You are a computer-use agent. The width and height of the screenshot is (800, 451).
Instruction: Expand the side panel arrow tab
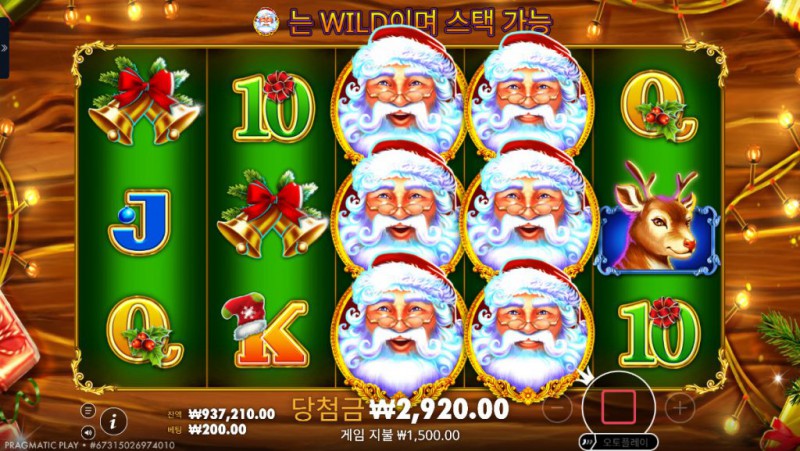pyautogui.click(x=4, y=45)
